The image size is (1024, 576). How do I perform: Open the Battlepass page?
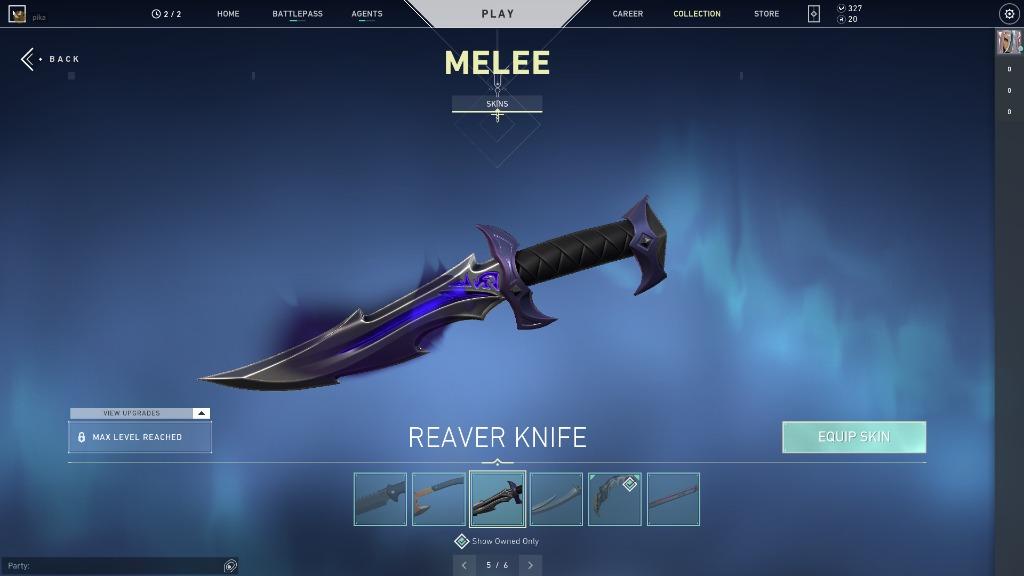(297, 14)
